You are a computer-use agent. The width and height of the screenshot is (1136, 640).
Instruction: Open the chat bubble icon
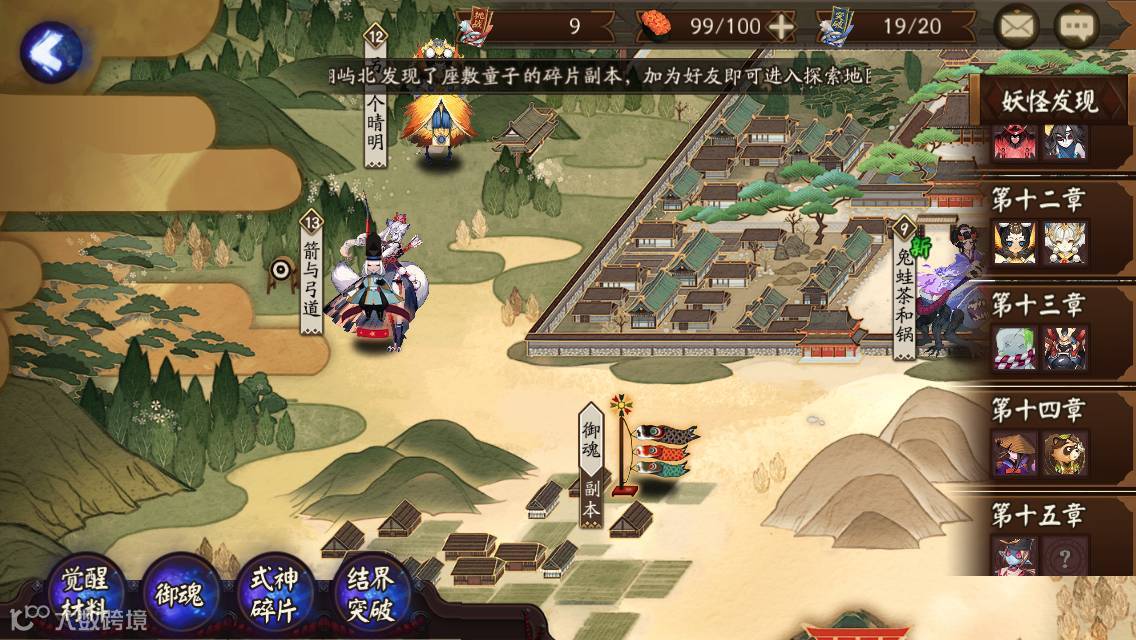coord(1077,27)
